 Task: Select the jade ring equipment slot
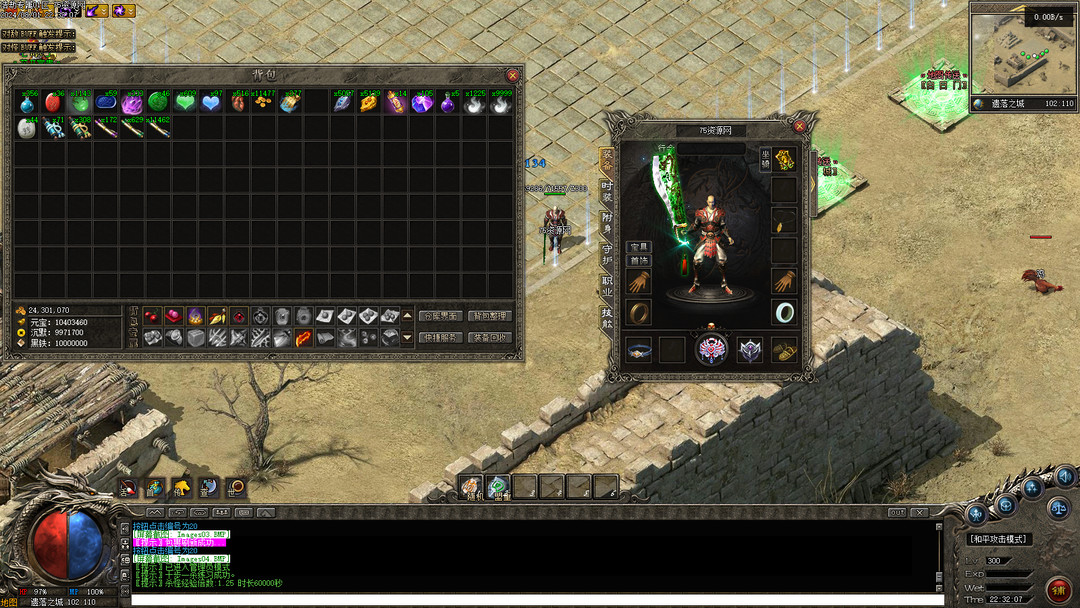point(784,312)
